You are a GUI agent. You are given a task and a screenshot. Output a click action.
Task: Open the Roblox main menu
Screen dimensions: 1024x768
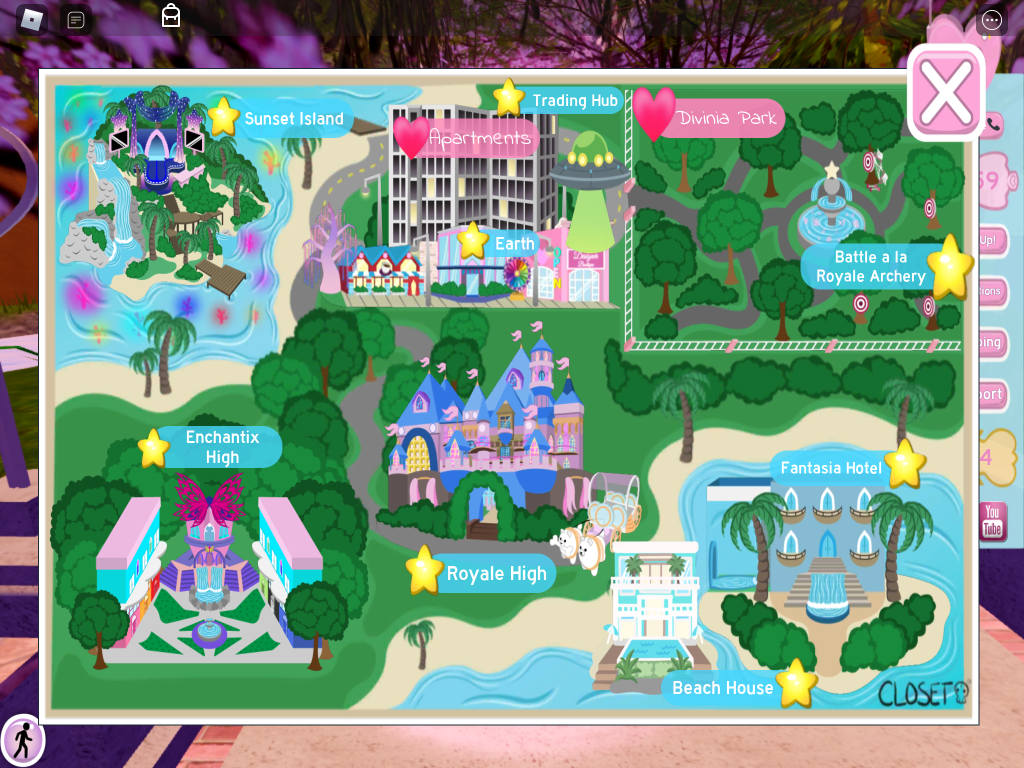[32, 19]
